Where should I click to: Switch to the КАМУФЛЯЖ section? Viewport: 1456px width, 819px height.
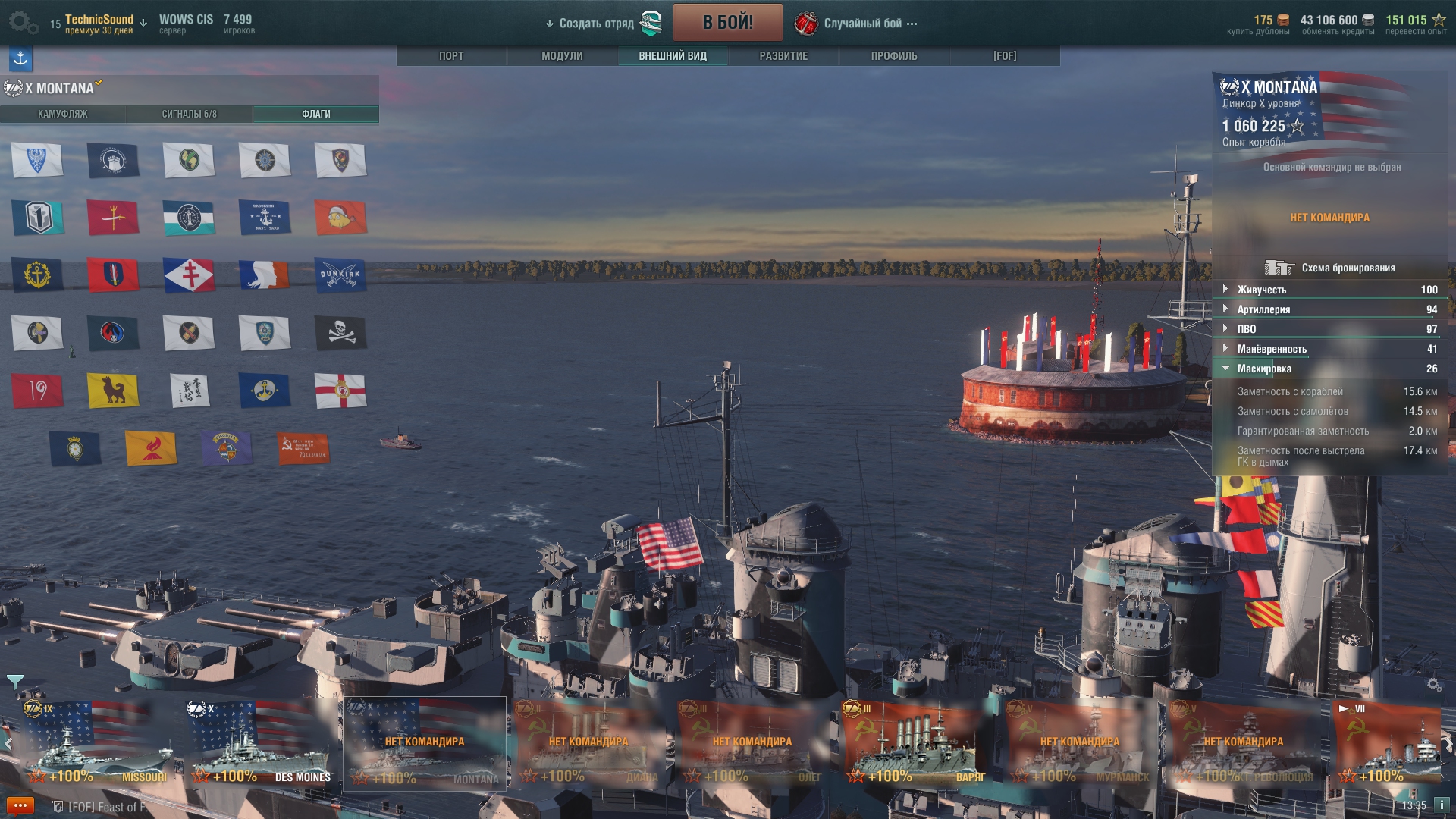[x=63, y=114]
